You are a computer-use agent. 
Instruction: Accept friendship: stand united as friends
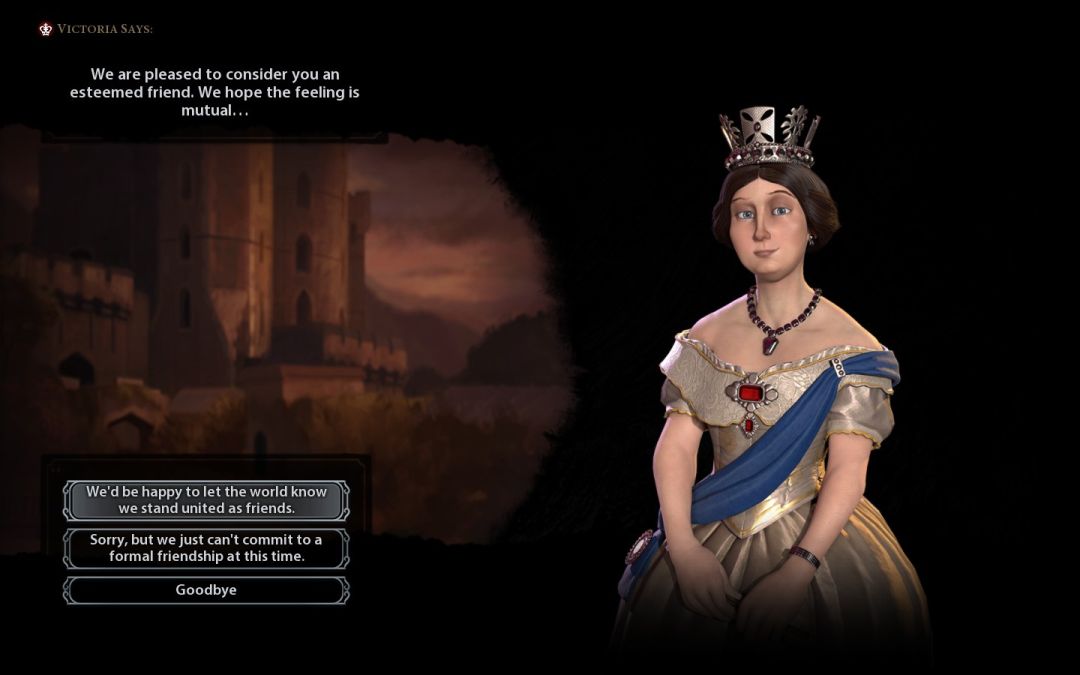pos(206,500)
